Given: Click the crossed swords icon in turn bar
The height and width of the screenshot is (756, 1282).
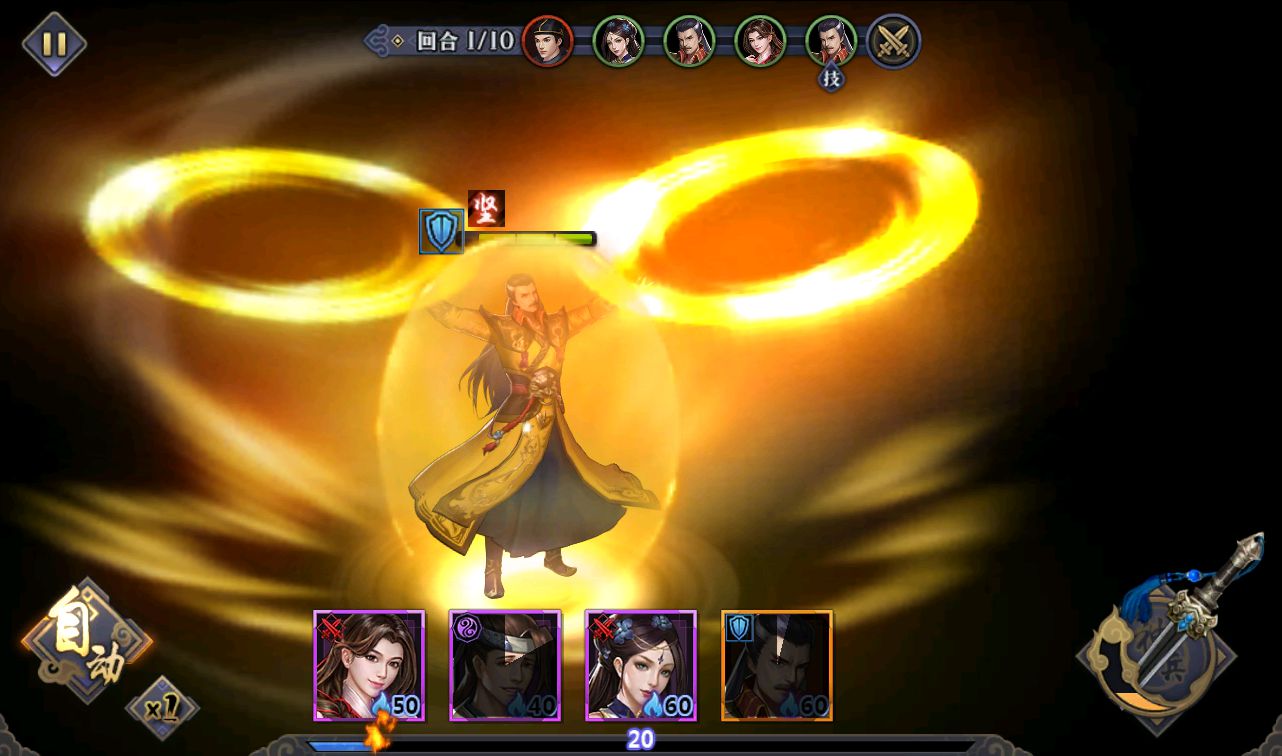Looking at the screenshot, I should [x=892, y=41].
